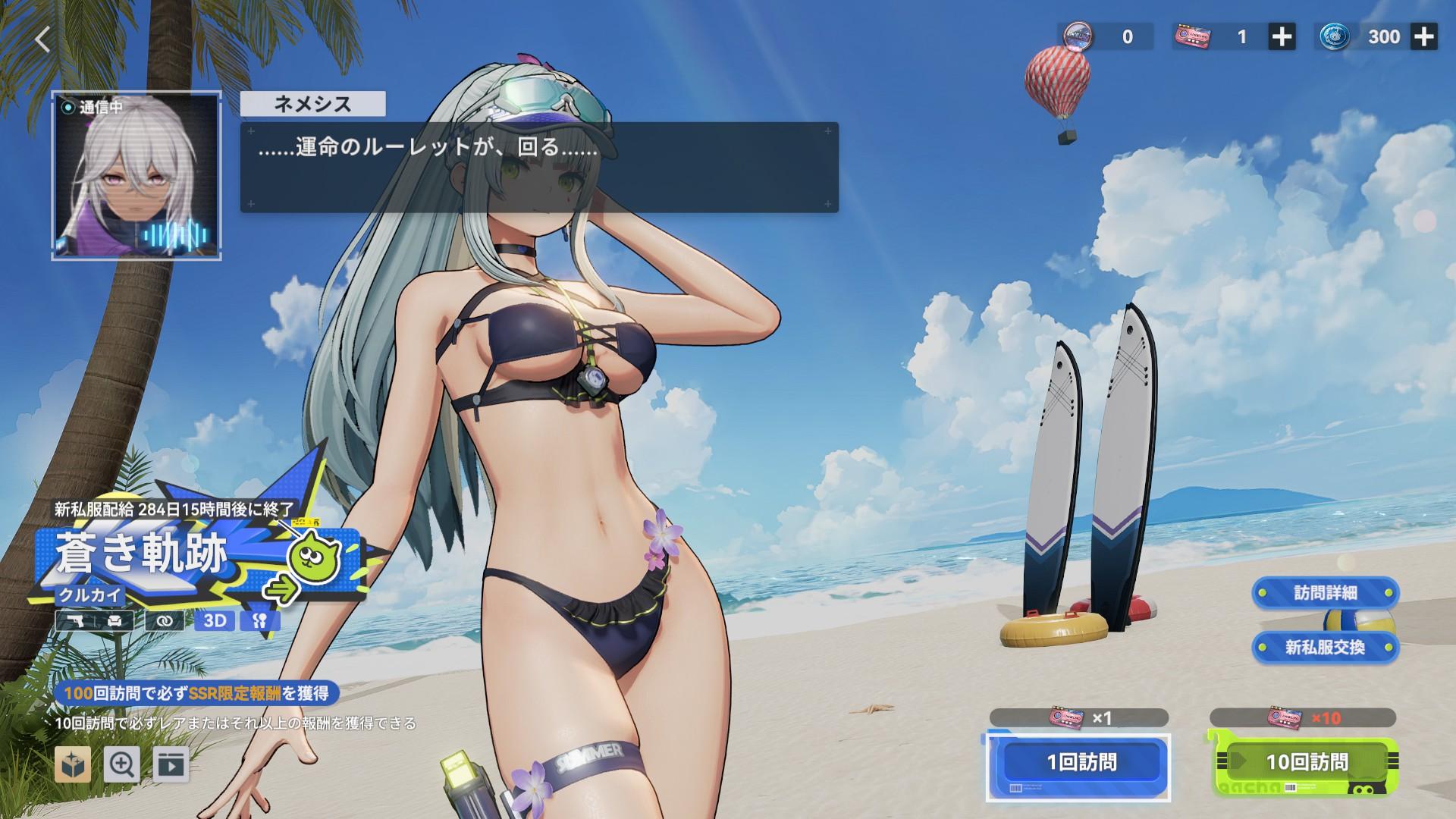Click the plus next to 300 currency
This screenshot has width=1456, height=819.
(x=1424, y=36)
